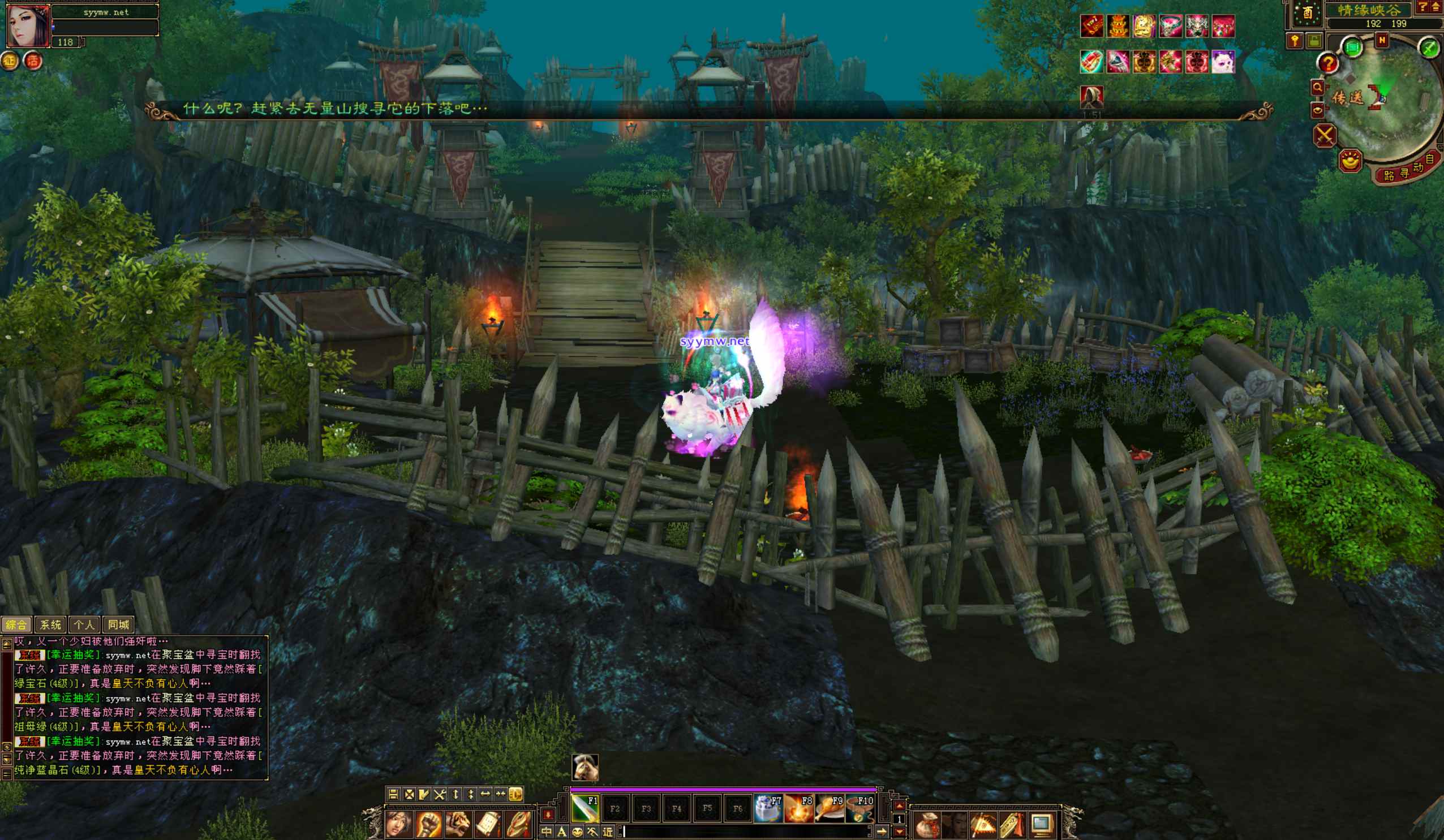Image resolution: width=1444 pixels, height=840 pixels.
Task: Open the chat emoticon picker
Action: (x=577, y=832)
